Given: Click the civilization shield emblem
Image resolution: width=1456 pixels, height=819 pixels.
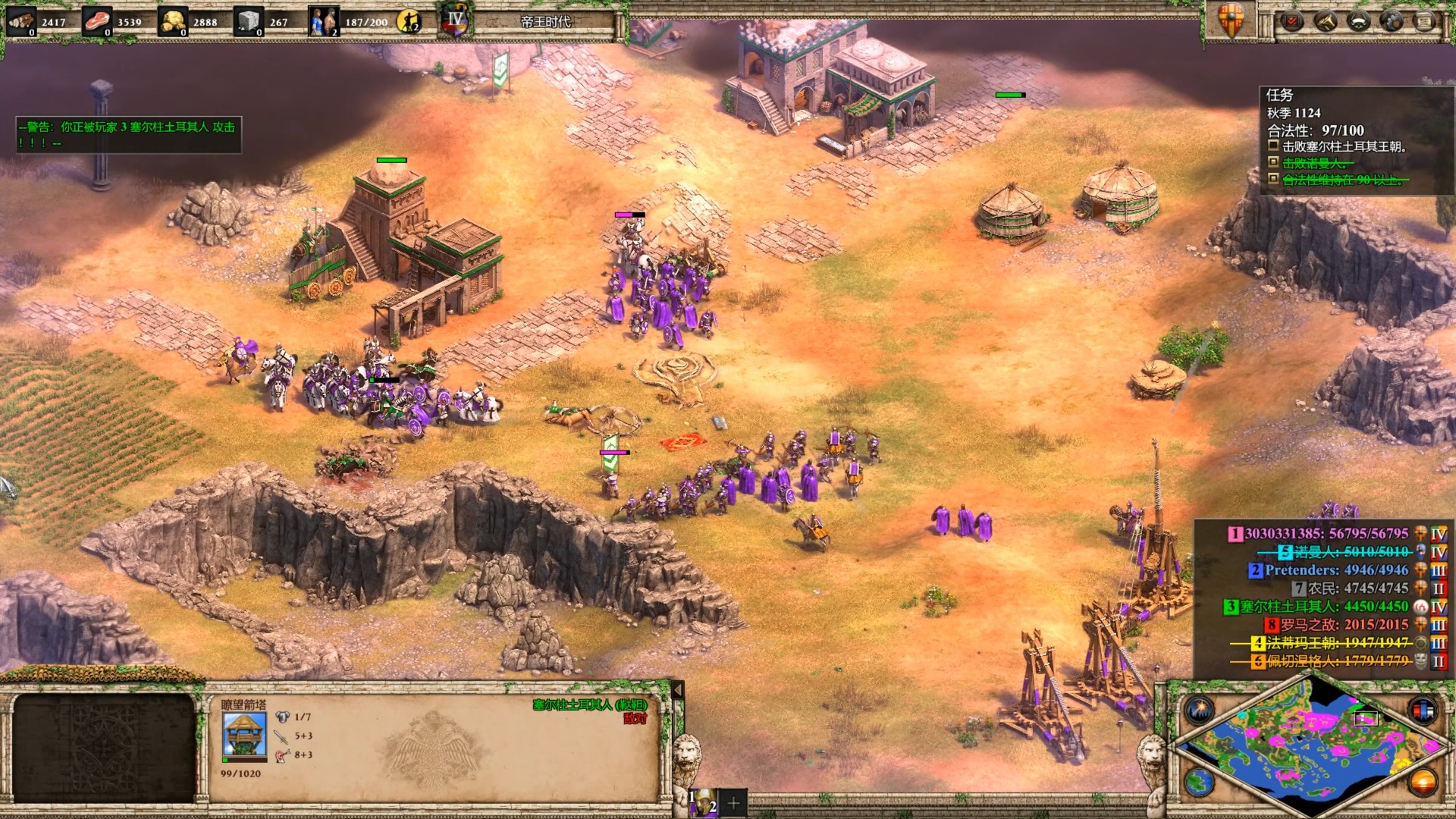Looking at the screenshot, I should [x=1231, y=19].
